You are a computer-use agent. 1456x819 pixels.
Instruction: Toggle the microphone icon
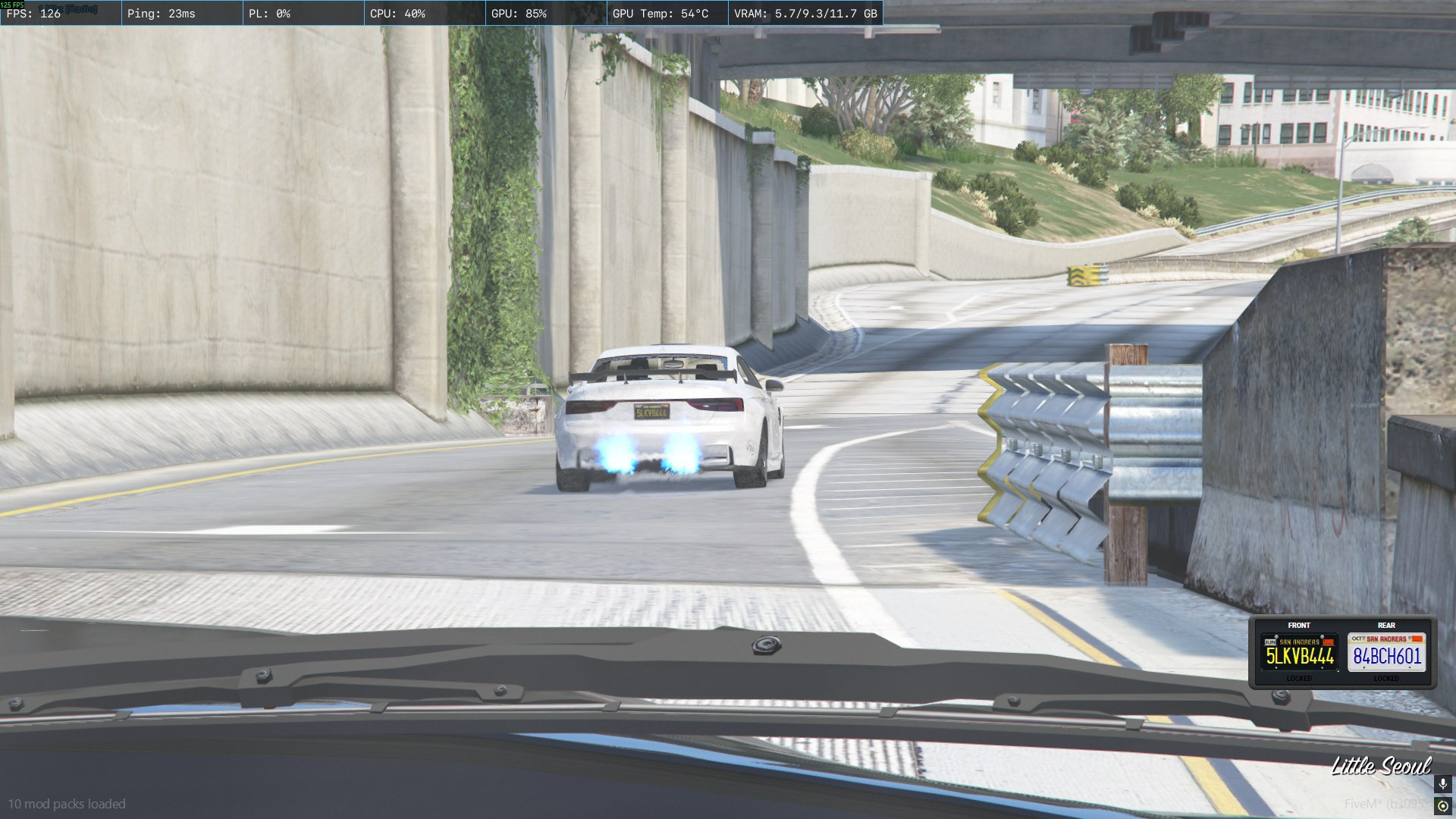(x=1442, y=784)
